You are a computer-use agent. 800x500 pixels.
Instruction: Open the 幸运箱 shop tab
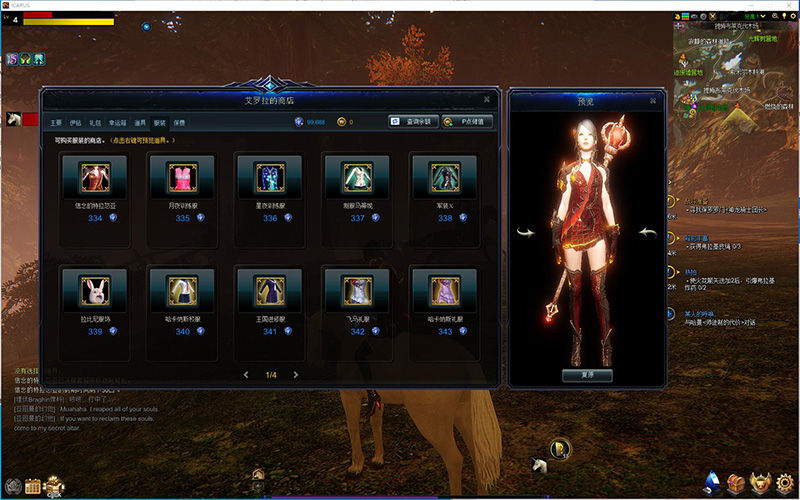tap(117, 122)
